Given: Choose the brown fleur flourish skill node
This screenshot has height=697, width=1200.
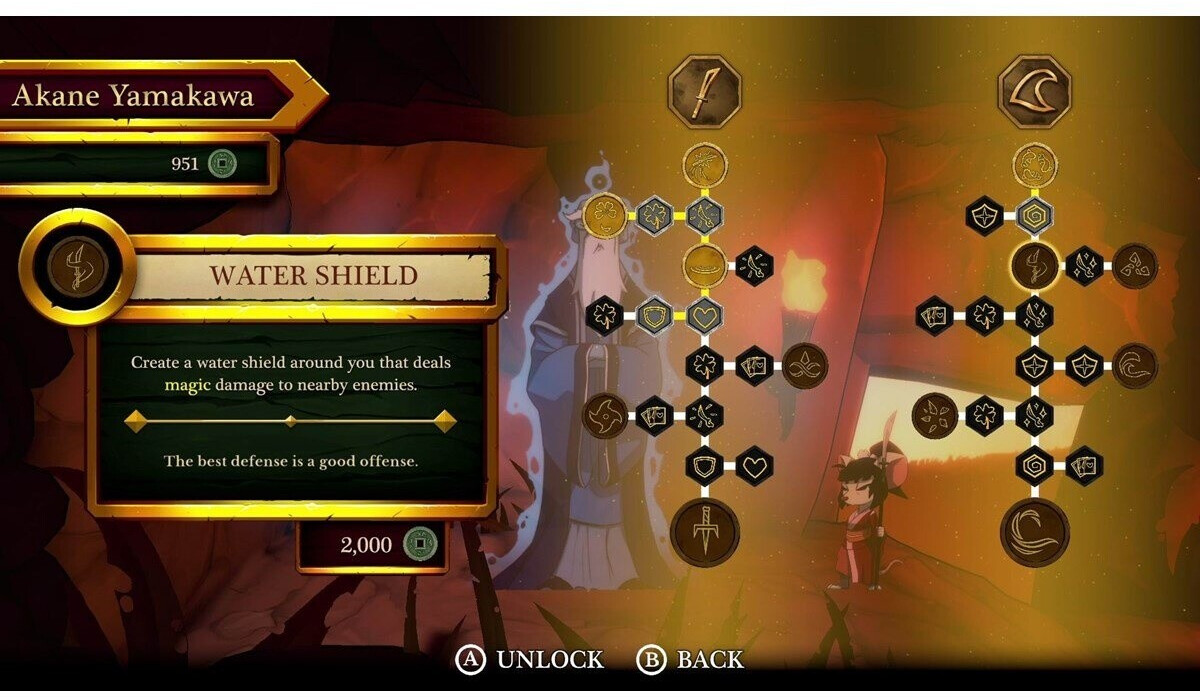Looking at the screenshot, I should tap(804, 366).
